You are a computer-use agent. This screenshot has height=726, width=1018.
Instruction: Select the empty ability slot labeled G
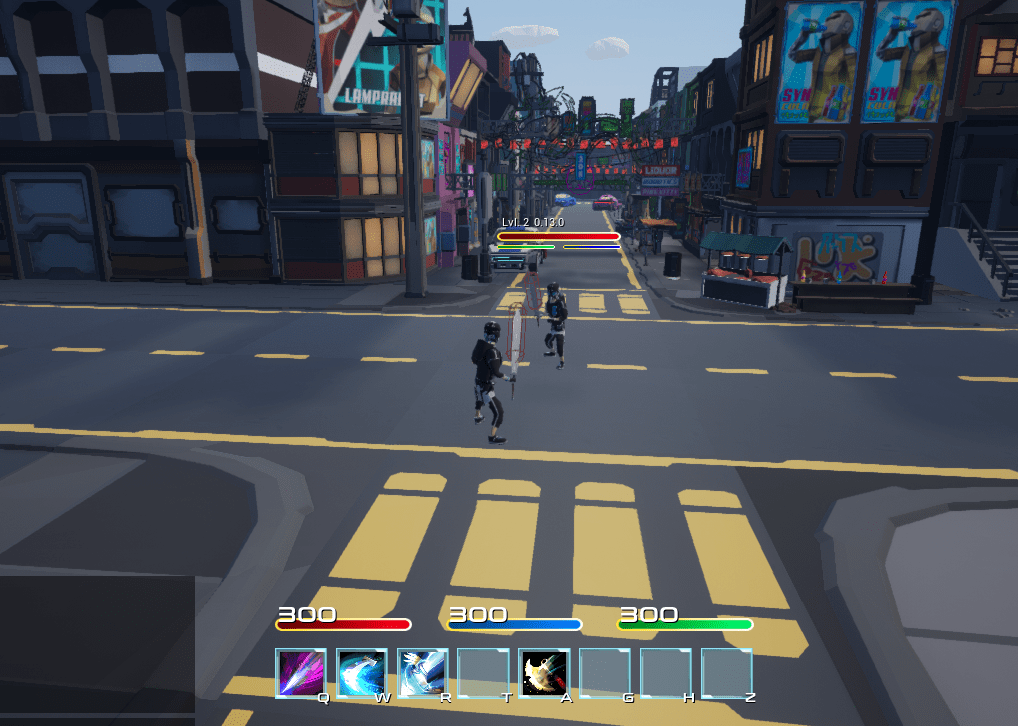click(606, 673)
